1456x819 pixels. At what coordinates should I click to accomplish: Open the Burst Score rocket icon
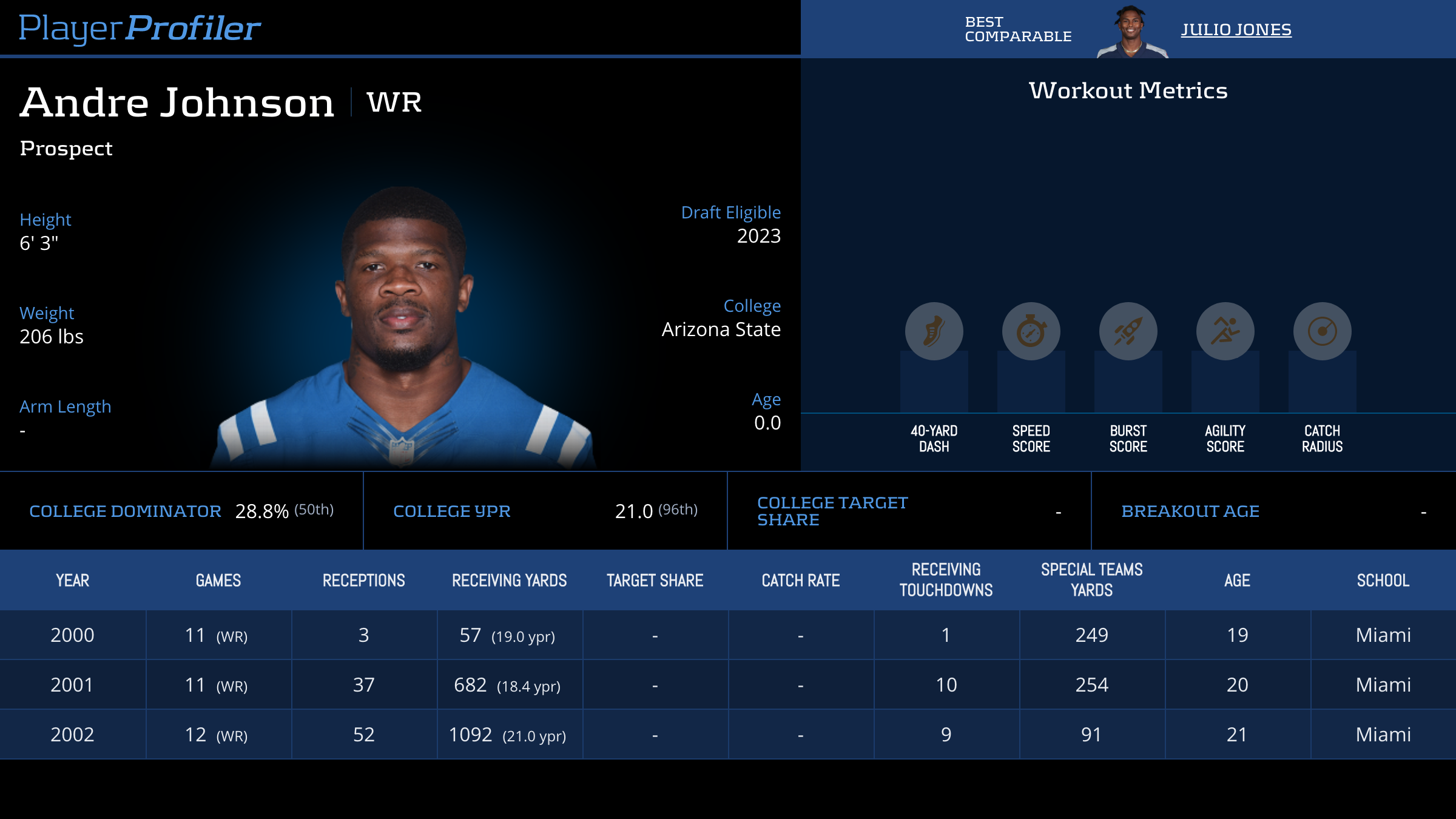pyautogui.click(x=1128, y=331)
